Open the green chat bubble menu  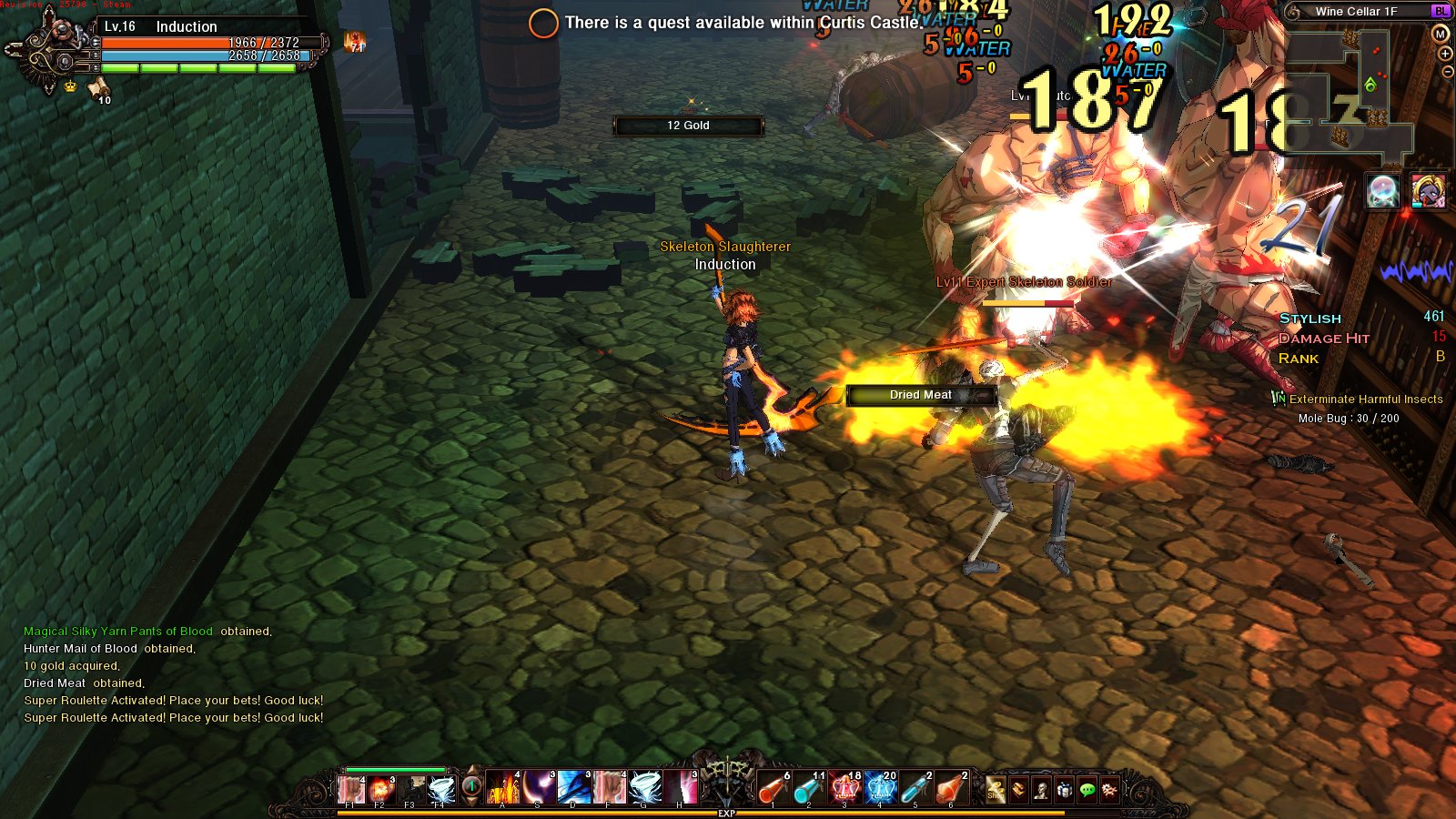point(1087,790)
